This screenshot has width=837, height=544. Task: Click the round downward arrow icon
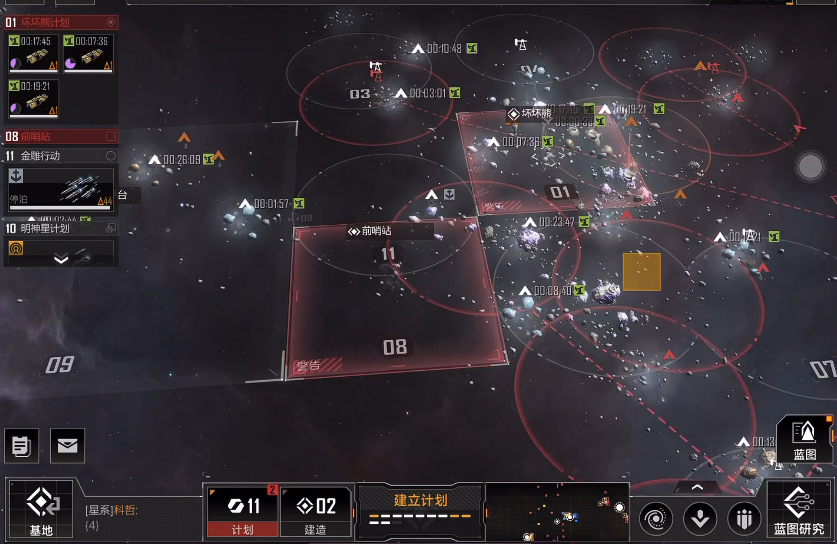[700, 518]
